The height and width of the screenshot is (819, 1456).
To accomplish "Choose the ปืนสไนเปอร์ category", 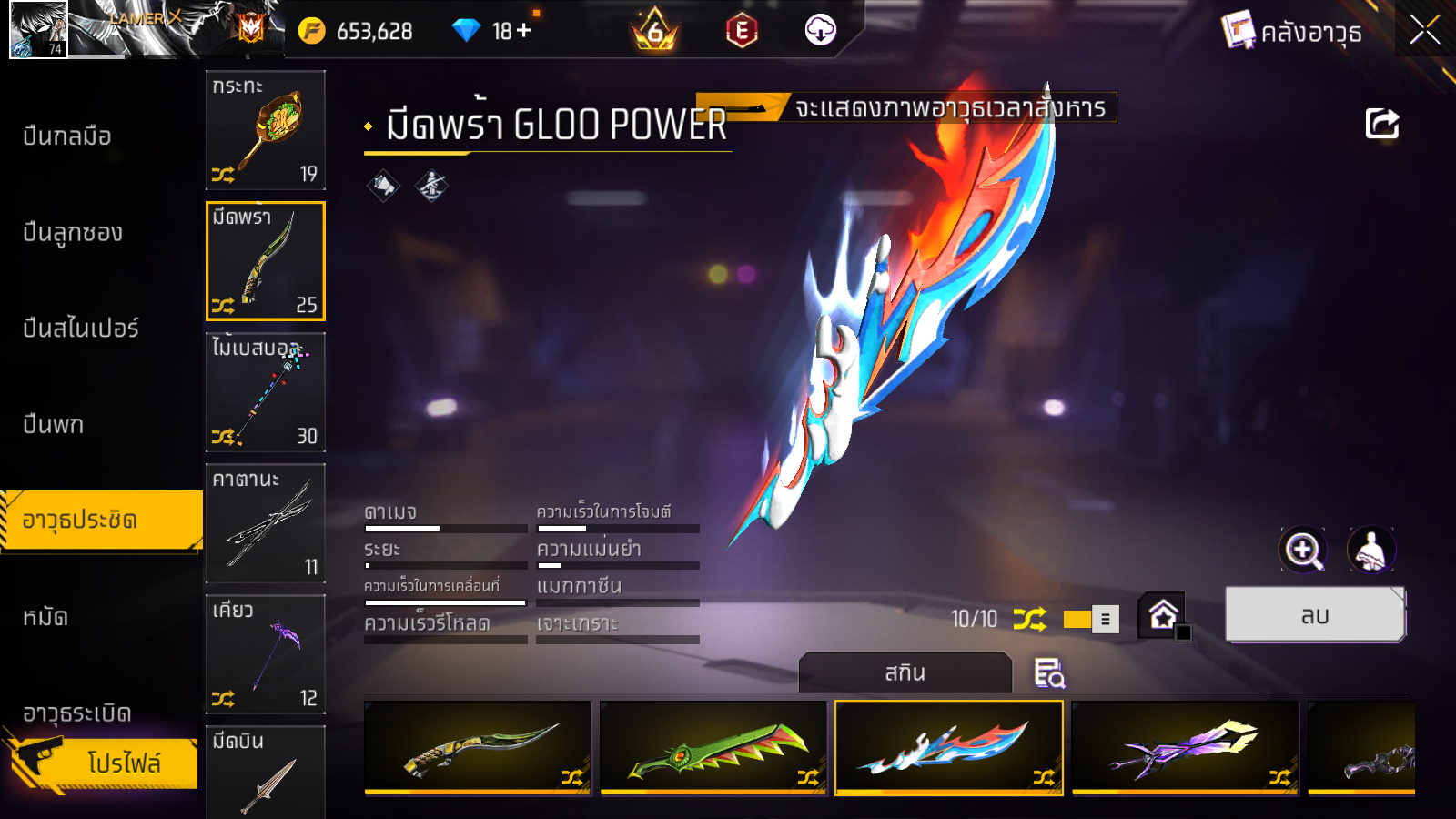I will pyautogui.click(x=81, y=329).
